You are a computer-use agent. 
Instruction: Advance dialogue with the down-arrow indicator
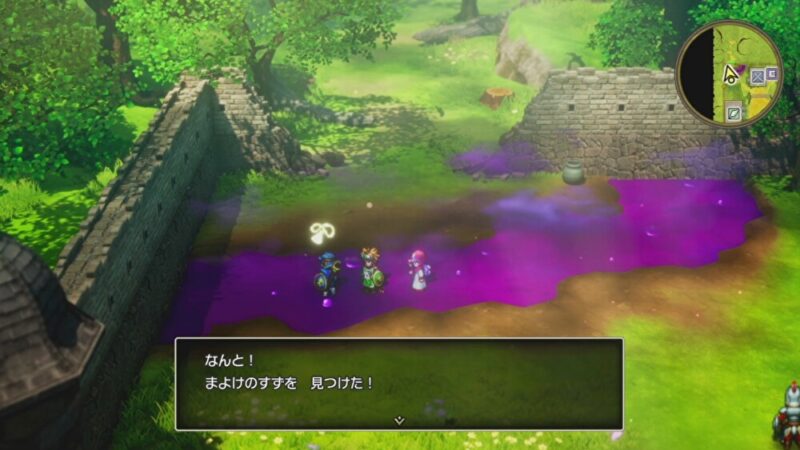(x=399, y=420)
